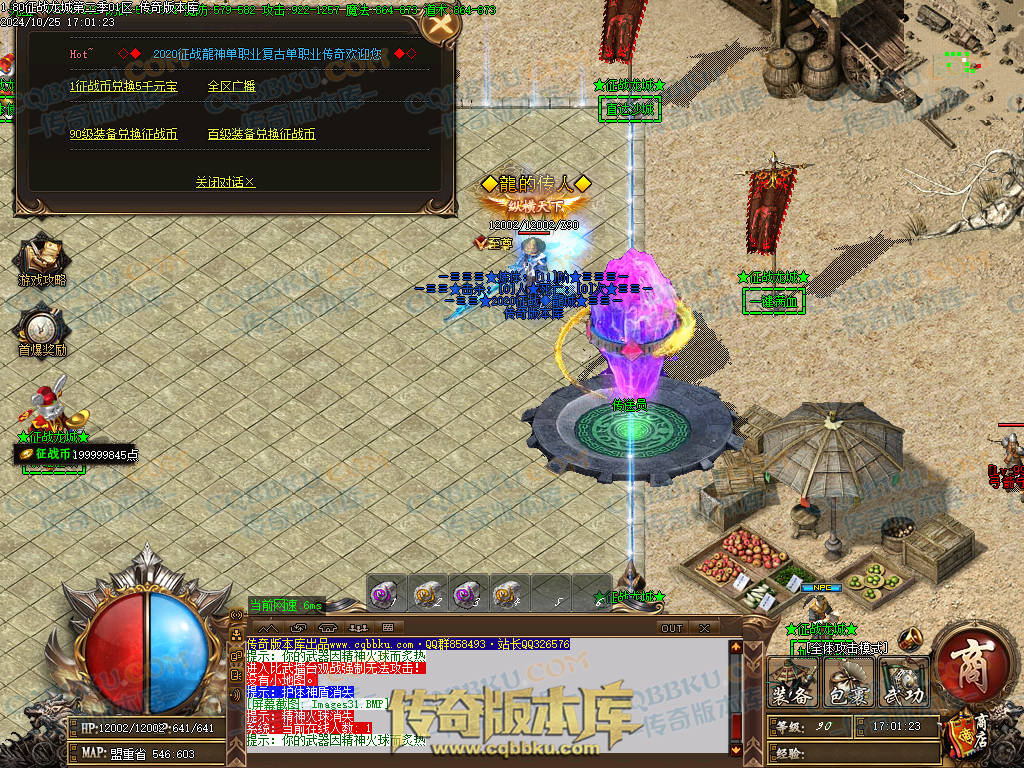Image resolution: width=1024 pixels, height=768 pixels.
Task: Close the chat panel with its X button
Action: point(704,628)
